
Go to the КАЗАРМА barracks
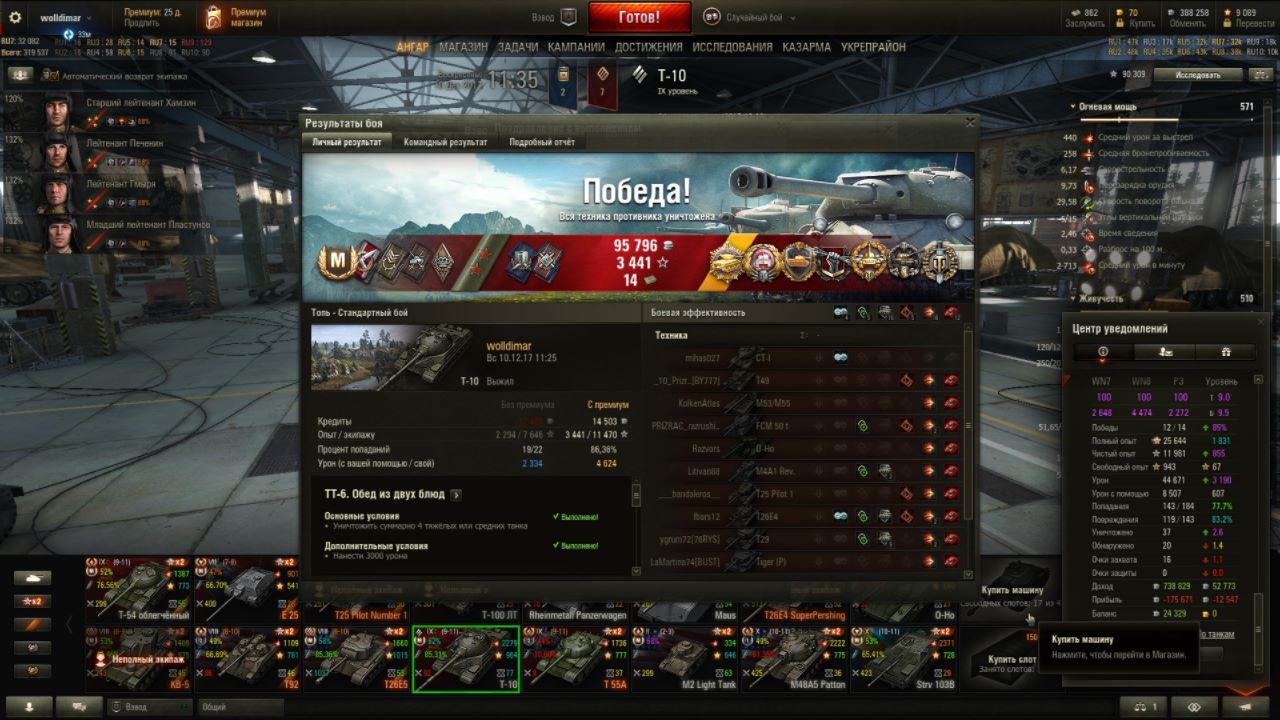click(x=806, y=47)
